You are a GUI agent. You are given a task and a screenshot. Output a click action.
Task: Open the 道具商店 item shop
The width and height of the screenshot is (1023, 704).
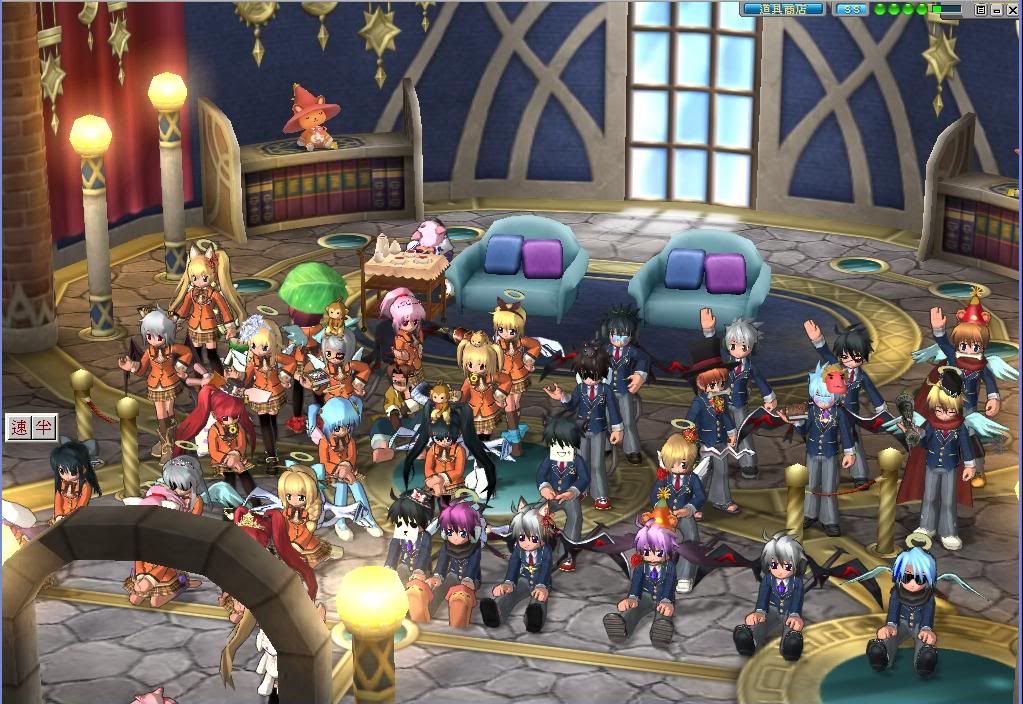[x=783, y=9]
